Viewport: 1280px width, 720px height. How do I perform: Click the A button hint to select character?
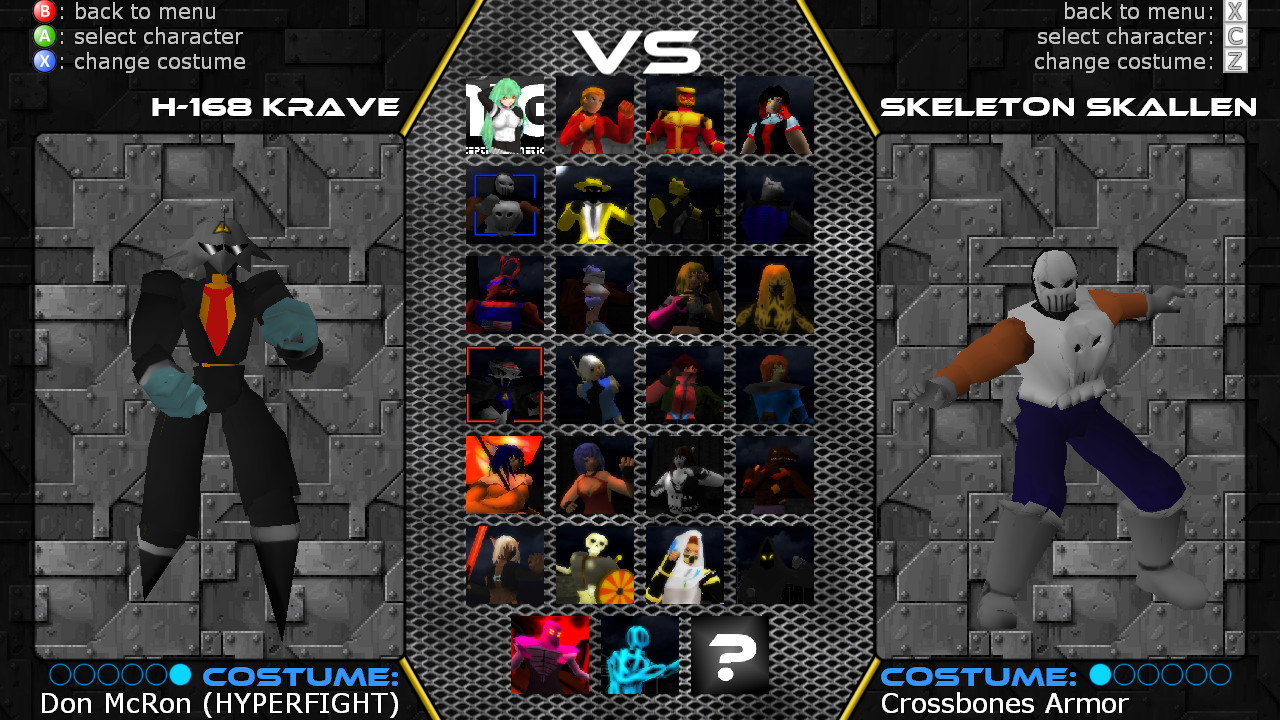[45, 37]
